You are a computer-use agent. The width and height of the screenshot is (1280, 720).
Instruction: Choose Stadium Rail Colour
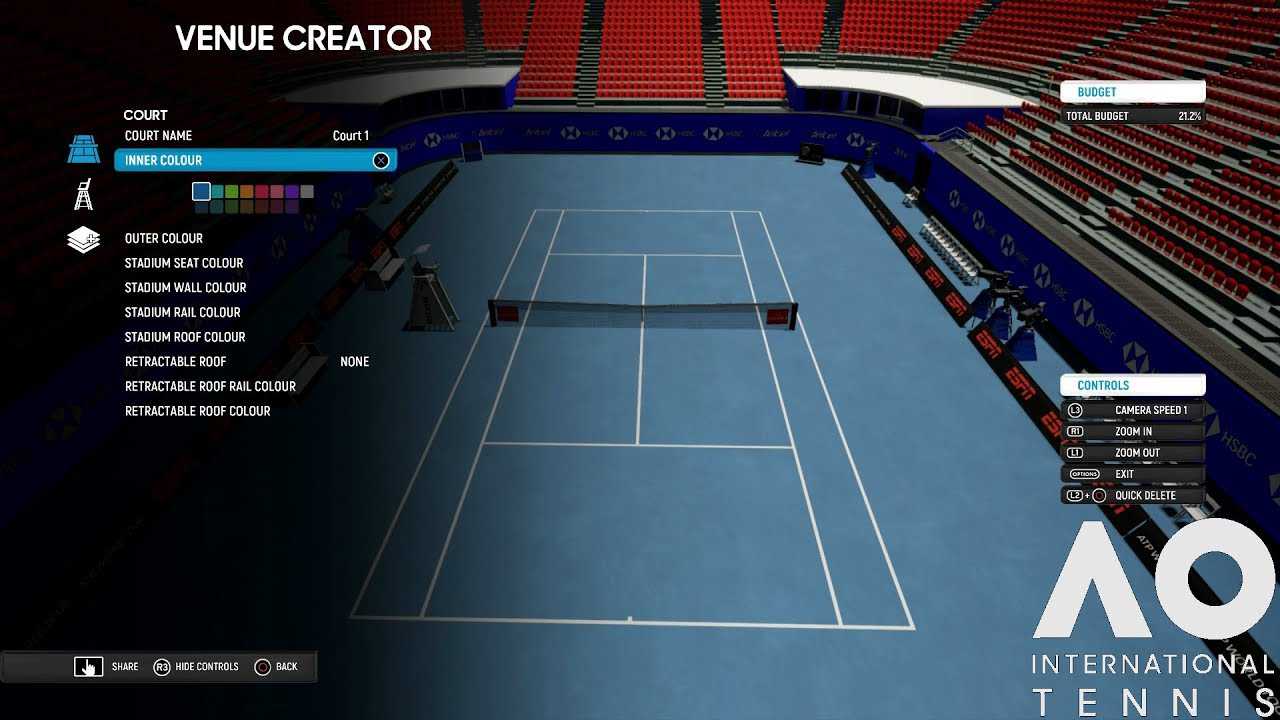tap(182, 312)
